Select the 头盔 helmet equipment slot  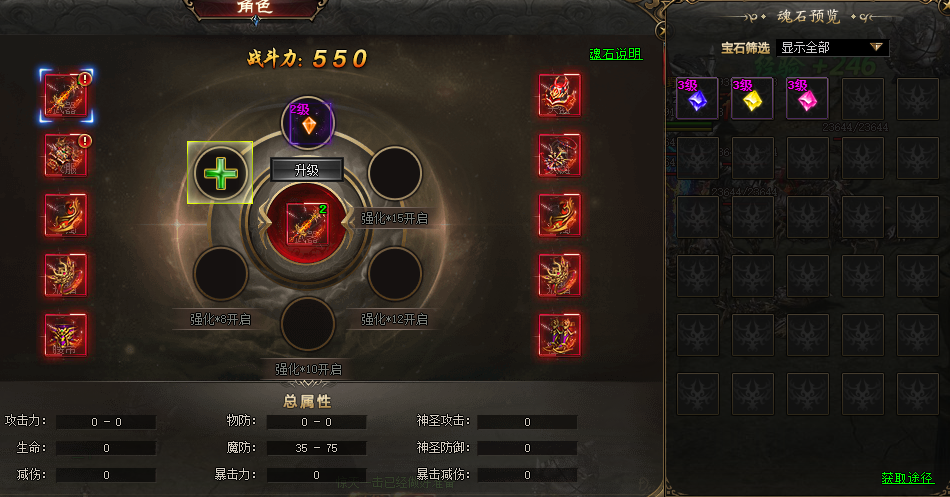pos(559,96)
